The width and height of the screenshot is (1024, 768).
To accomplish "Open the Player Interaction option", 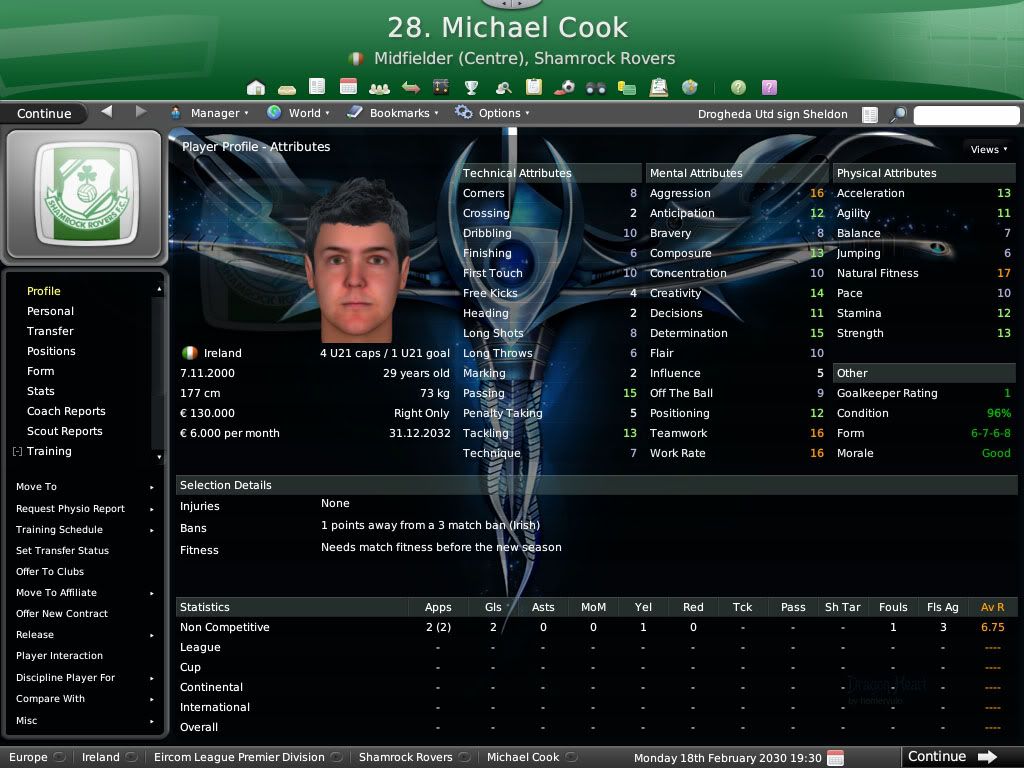I will [59, 656].
